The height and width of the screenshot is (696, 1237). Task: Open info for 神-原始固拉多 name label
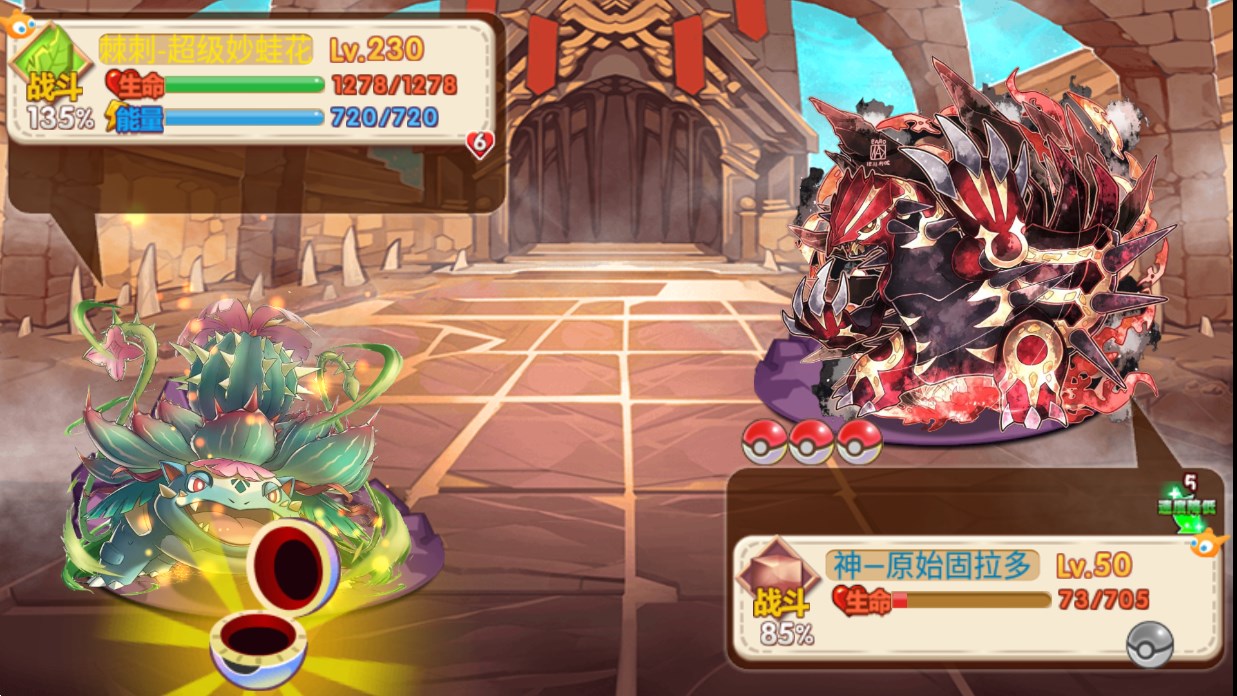pyautogui.click(x=932, y=566)
